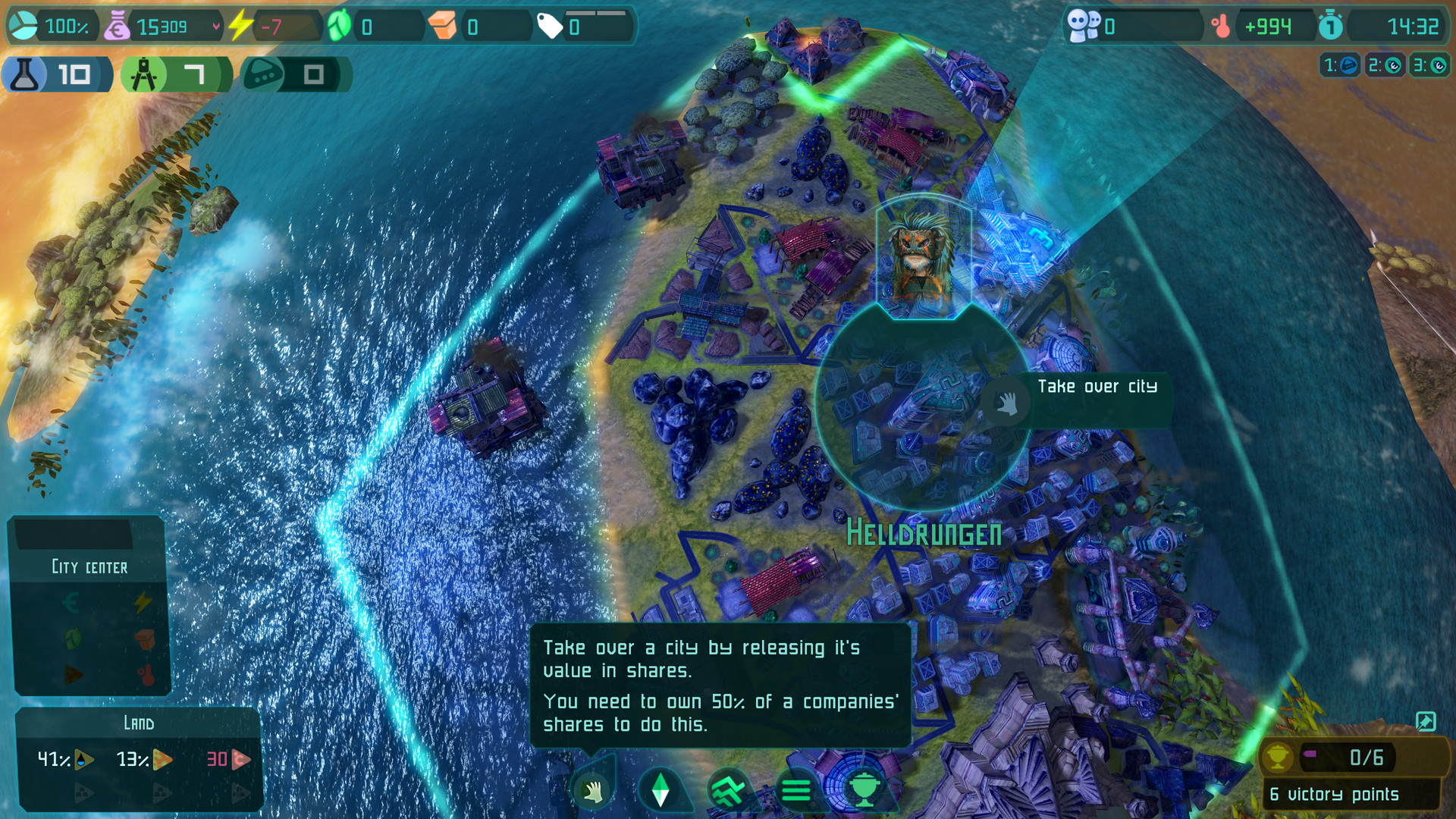
Task: Open the Land tab panel
Action: point(138,723)
